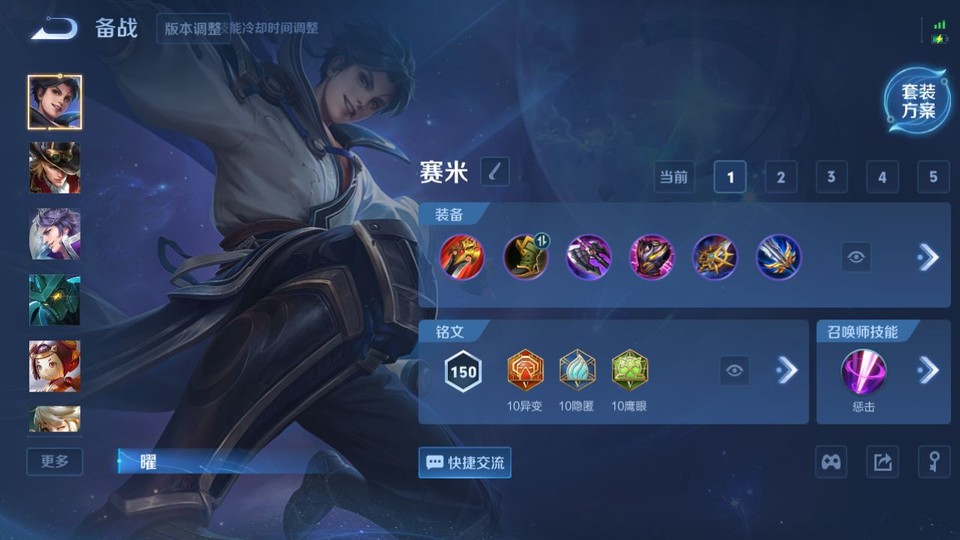Switch to loadout preset 2

click(x=780, y=177)
